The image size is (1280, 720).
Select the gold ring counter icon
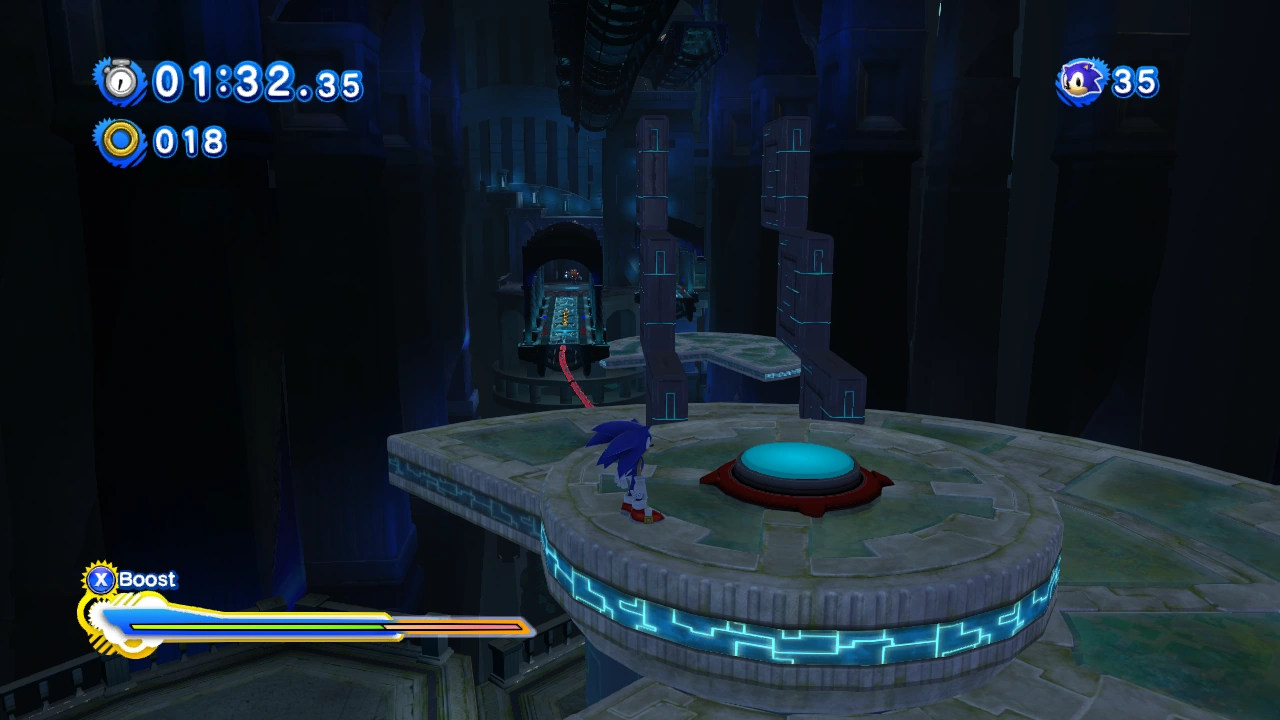[121, 141]
